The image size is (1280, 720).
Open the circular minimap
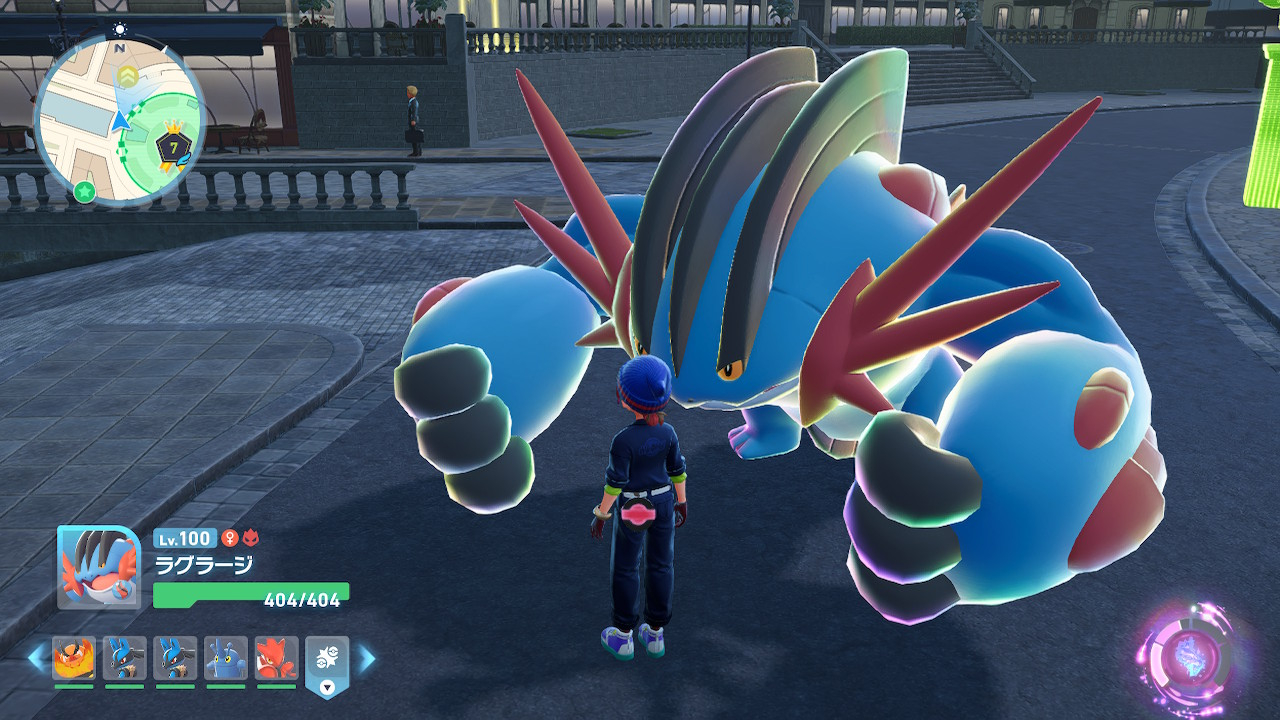[119, 120]
